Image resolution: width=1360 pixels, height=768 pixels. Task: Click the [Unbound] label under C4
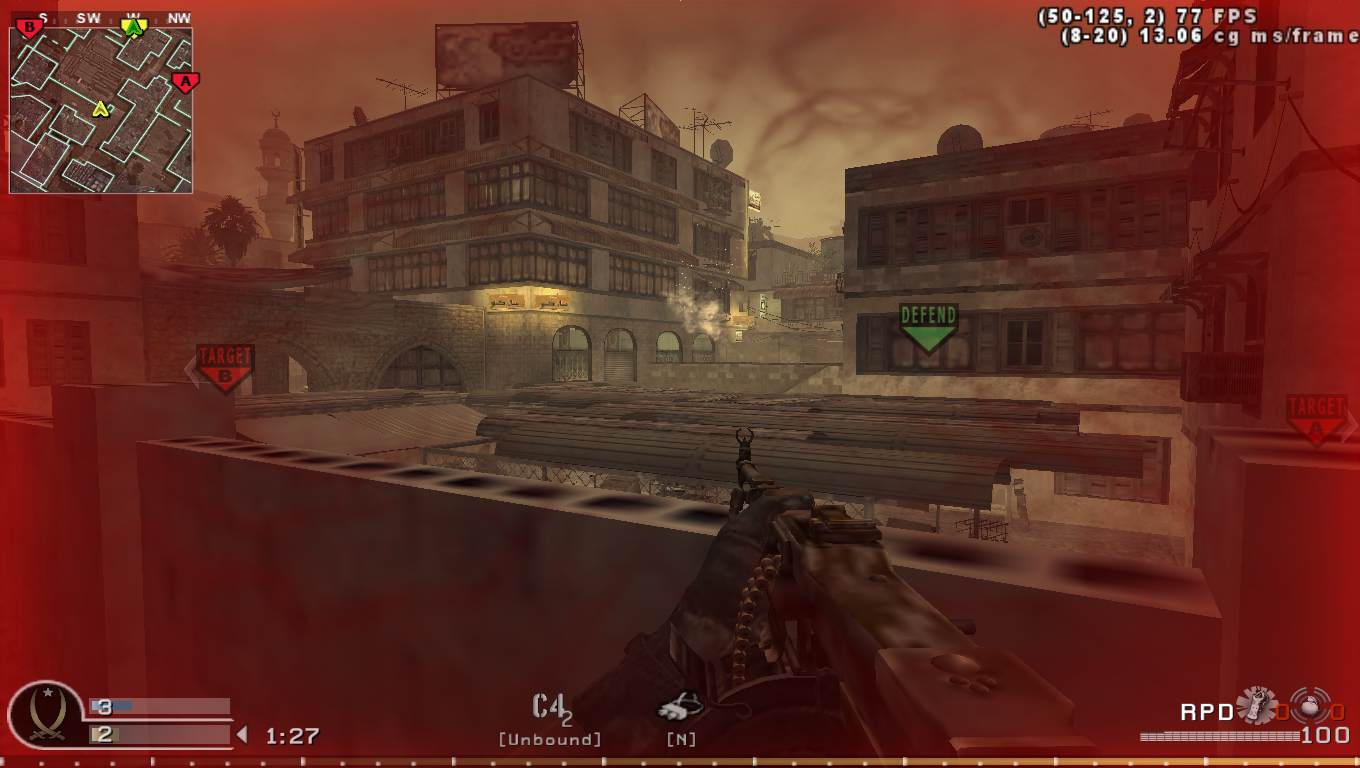point(548,738)
